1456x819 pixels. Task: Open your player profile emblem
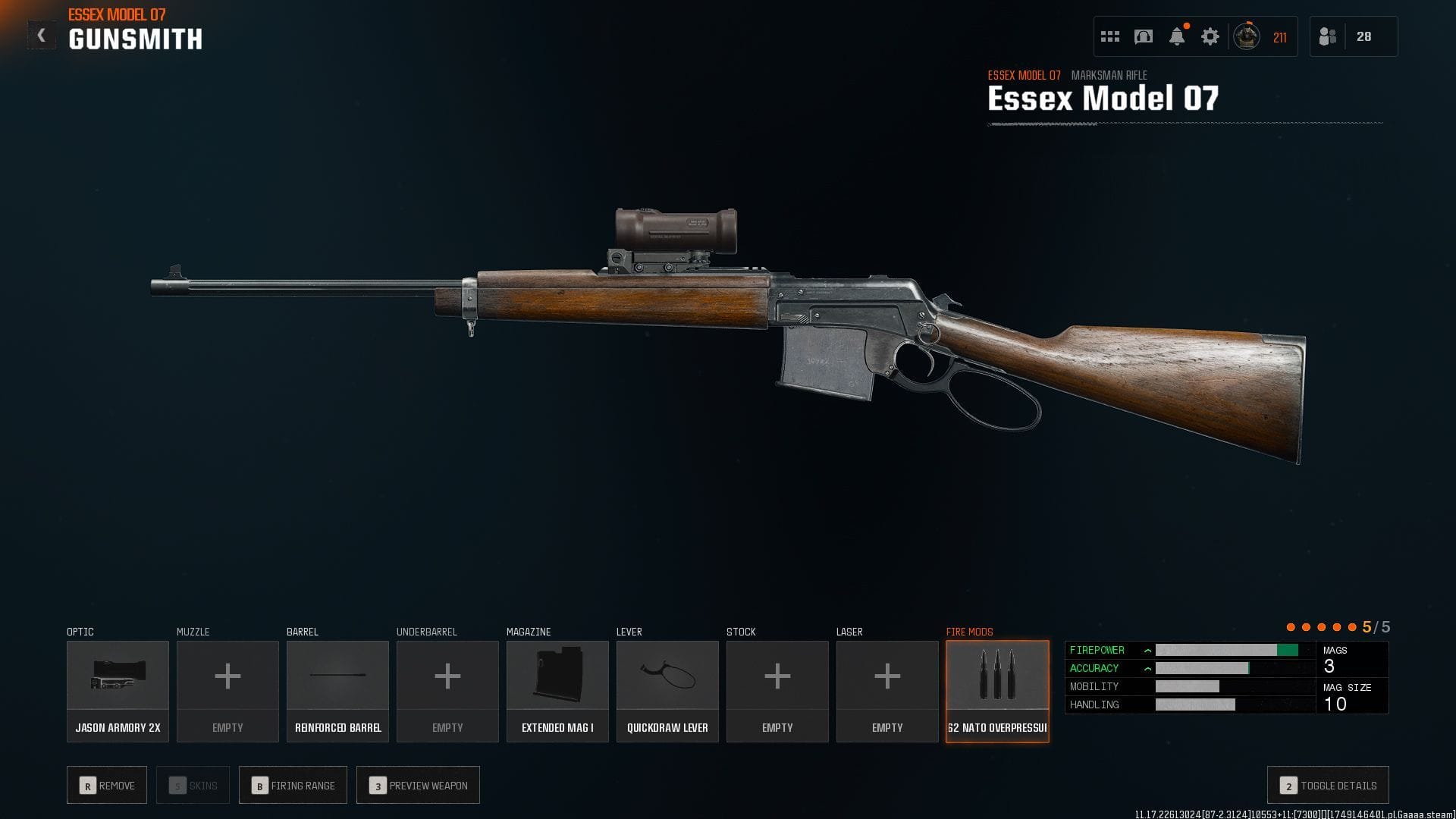pyautogui.click(x=1245, y=35)
